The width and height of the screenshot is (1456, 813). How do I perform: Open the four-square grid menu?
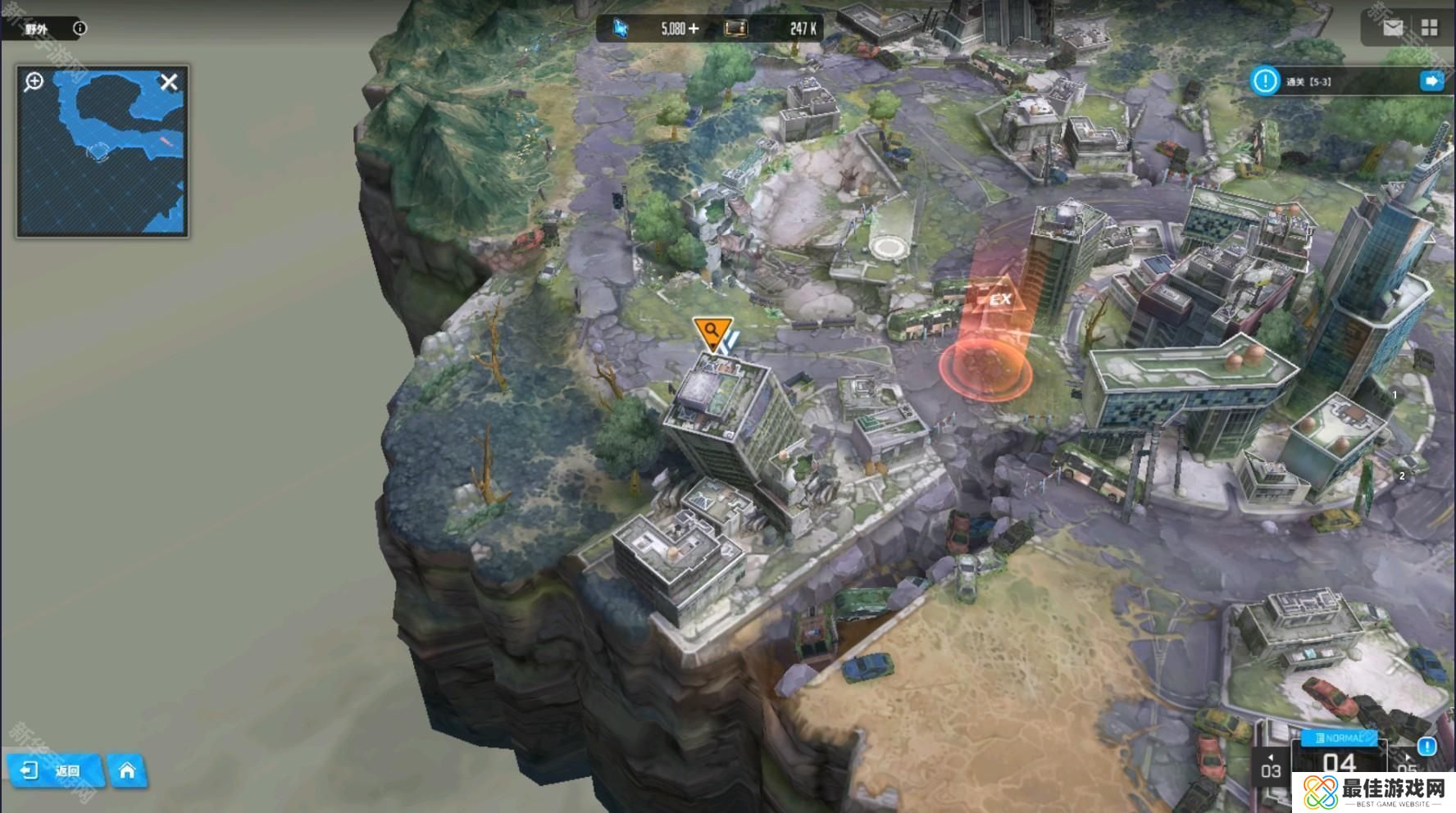(1430, 28)
